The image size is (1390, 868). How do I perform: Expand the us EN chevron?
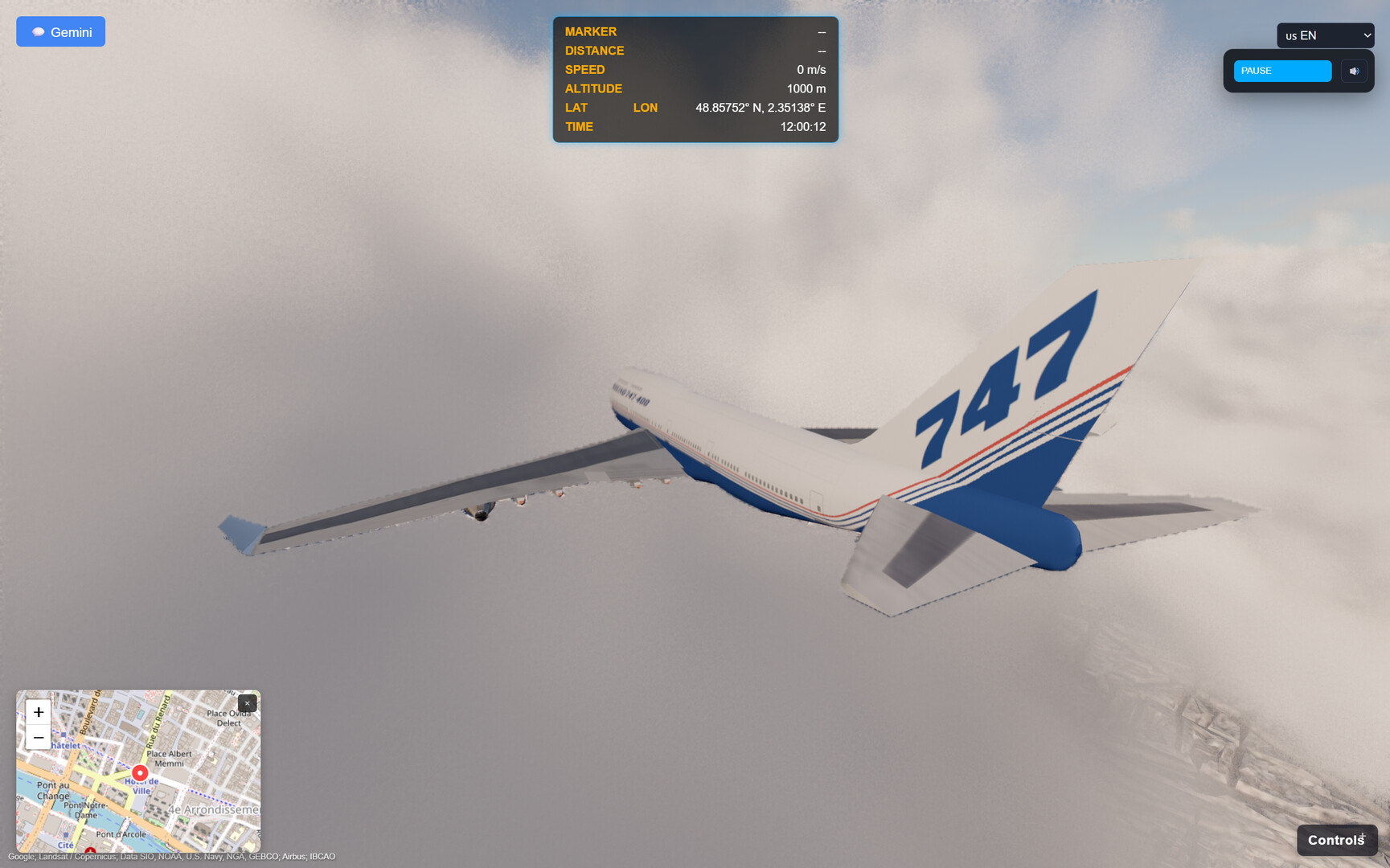pyautogui.click(x=1367, y=35)
